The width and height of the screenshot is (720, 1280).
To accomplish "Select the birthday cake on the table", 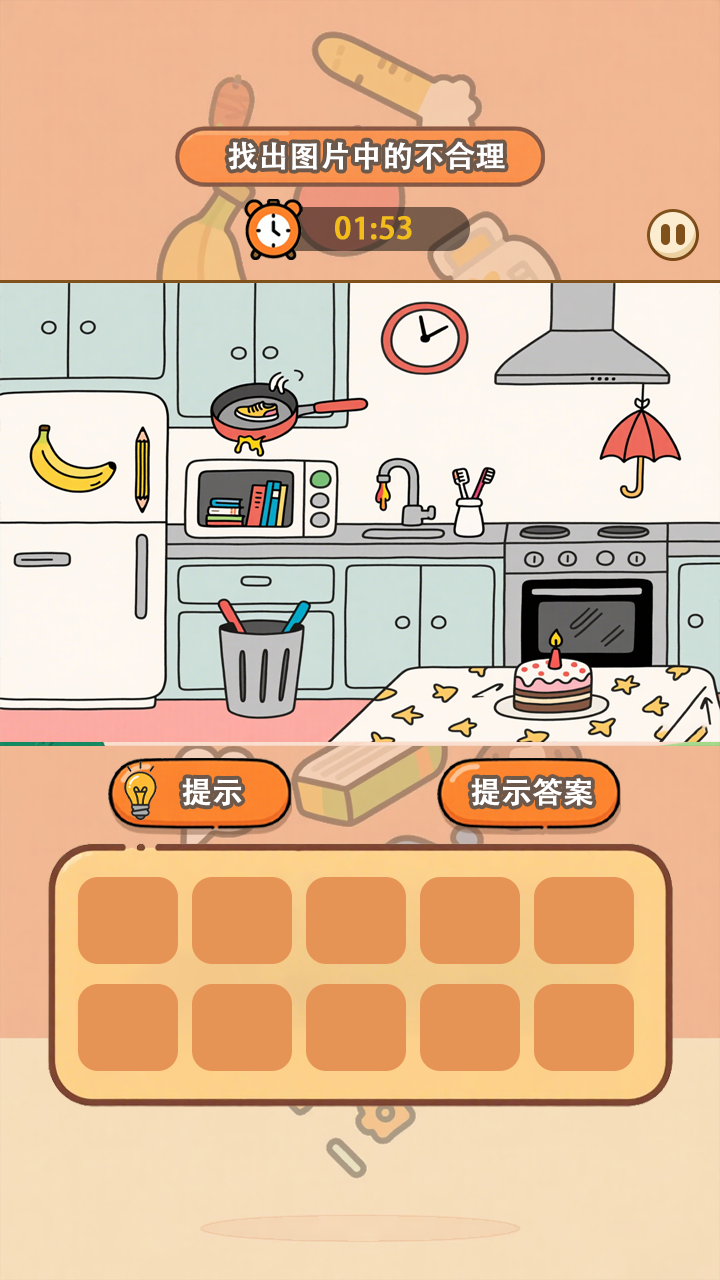I will [552, 680].
